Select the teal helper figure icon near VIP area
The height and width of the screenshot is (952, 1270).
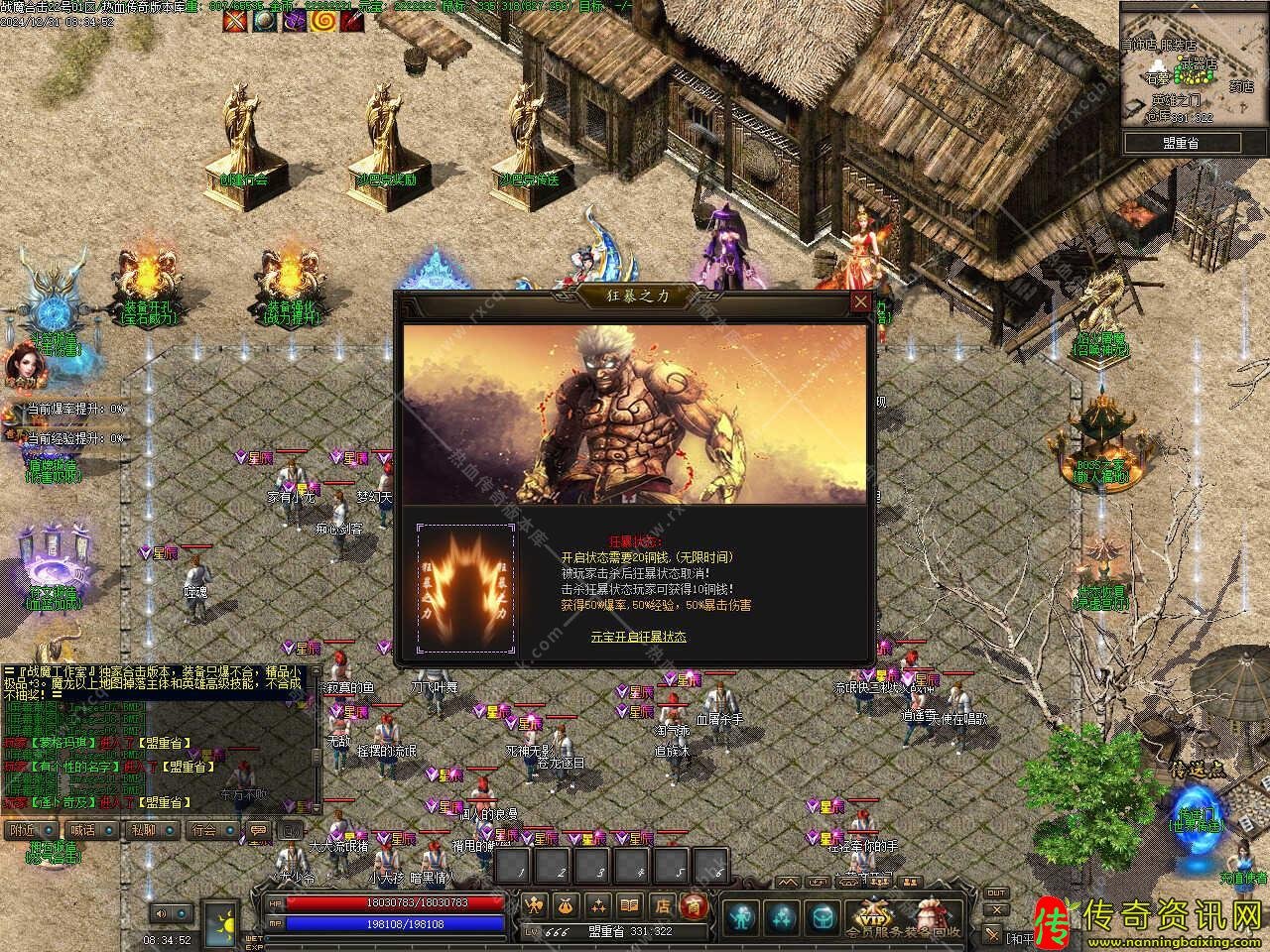[x=740, y=918]
